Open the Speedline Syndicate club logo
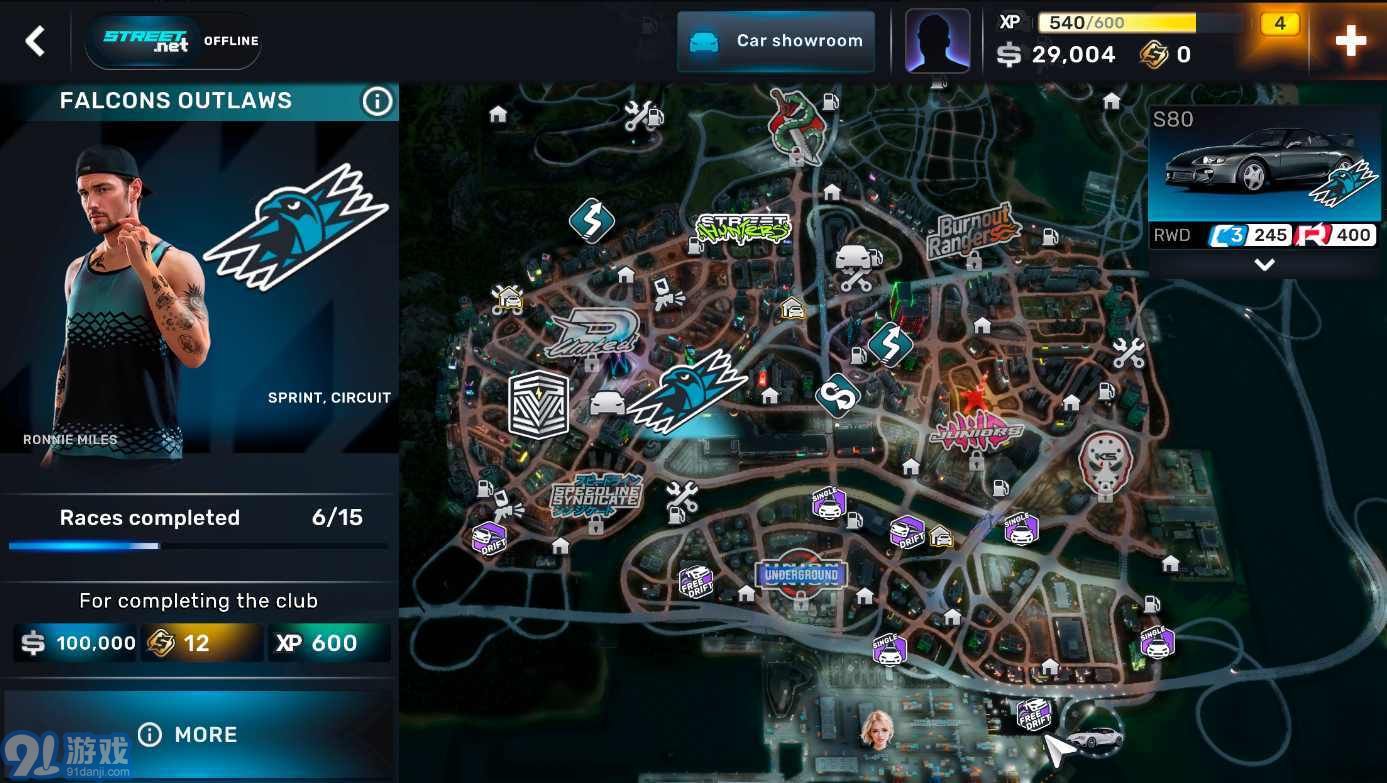The image size is (1387, 783). pyautogui.click(x=594, y=495)
